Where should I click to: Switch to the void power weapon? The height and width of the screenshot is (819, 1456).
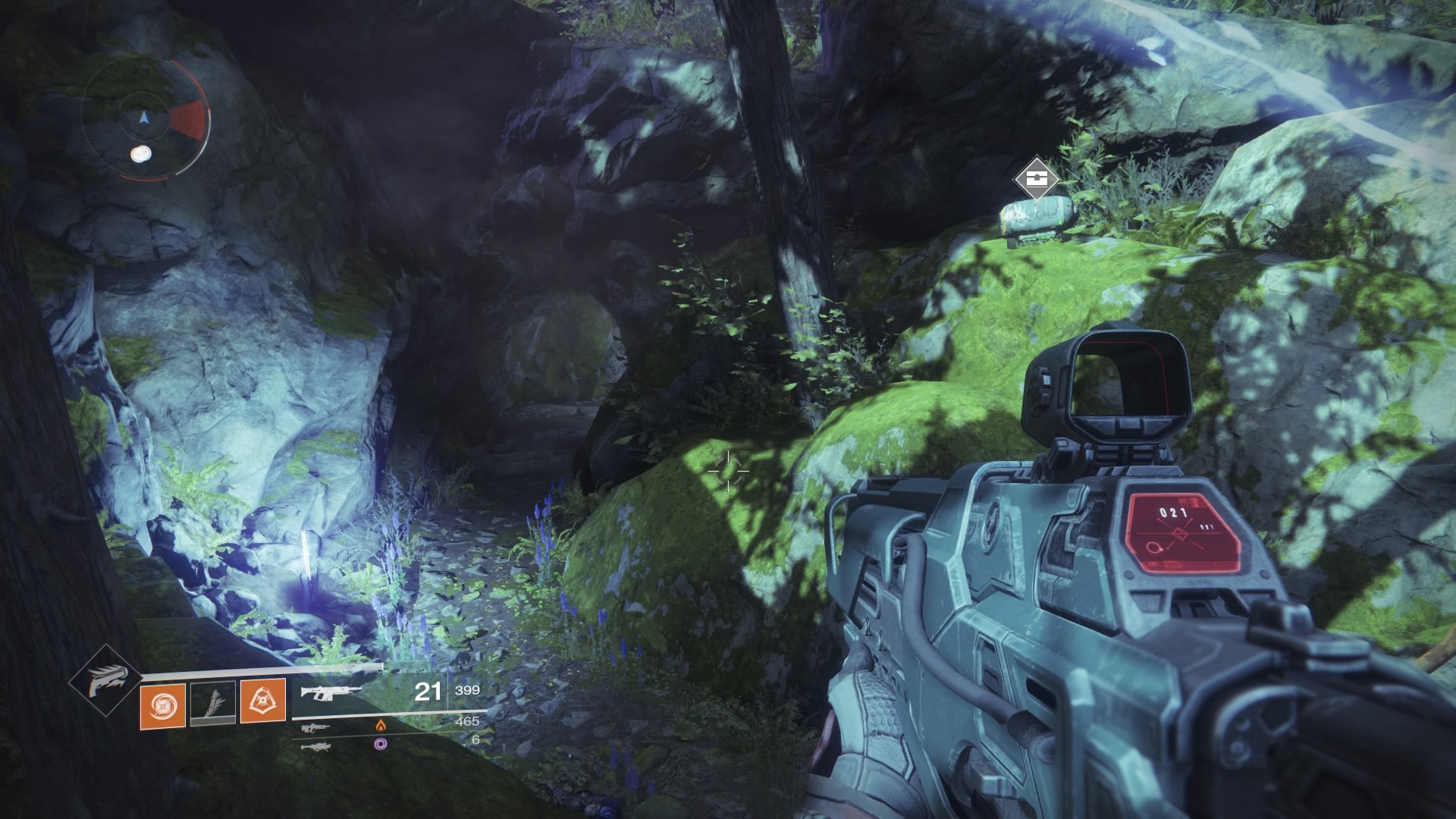click(x=315, y=746)
